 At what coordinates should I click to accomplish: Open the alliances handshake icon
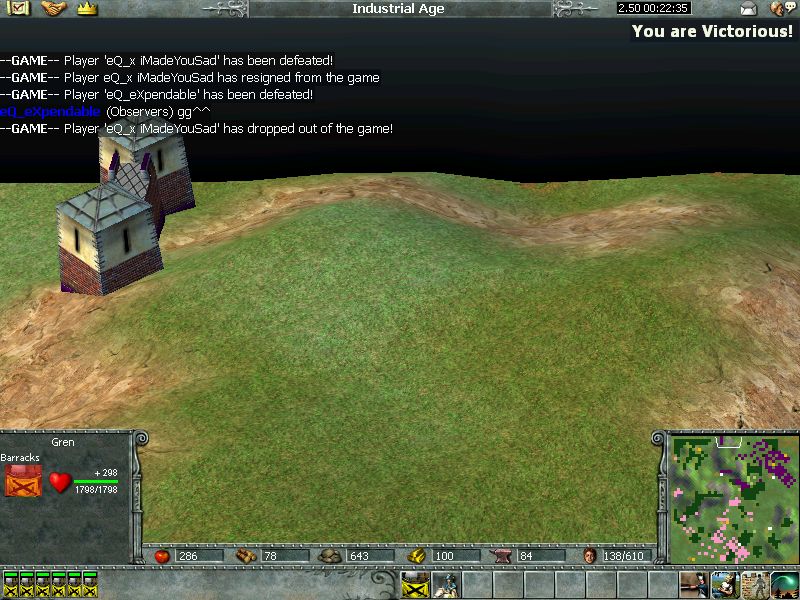53,8
